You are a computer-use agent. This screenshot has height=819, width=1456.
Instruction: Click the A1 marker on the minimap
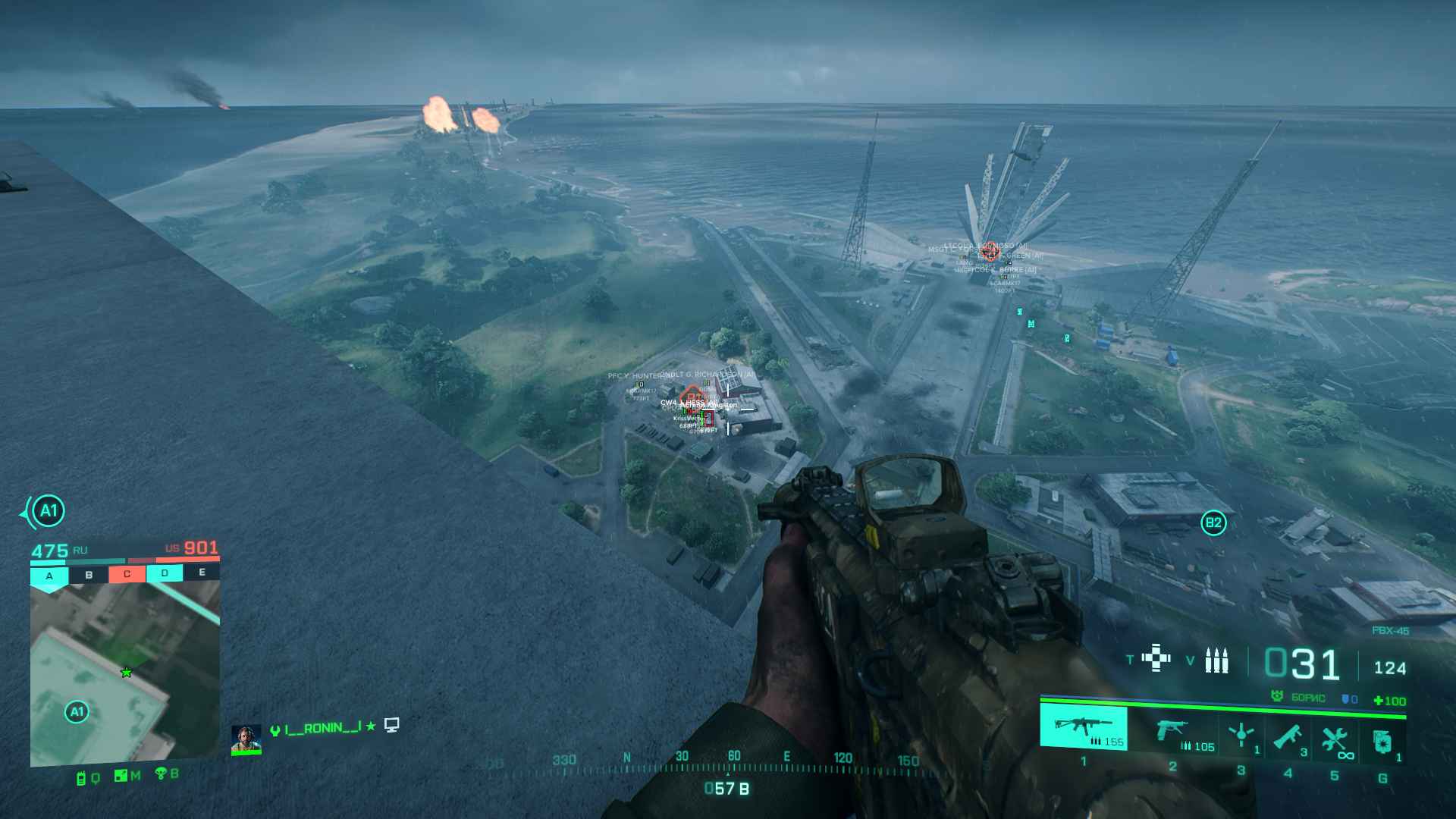[x=77, y=711]
